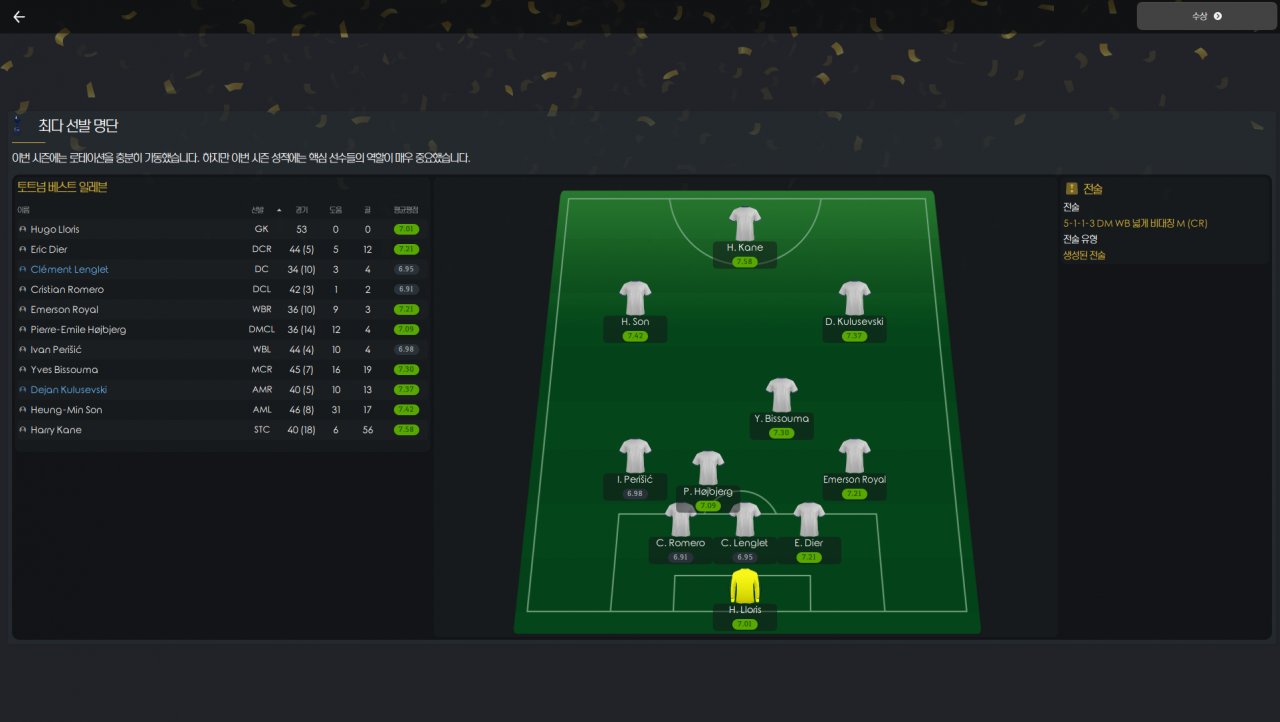Open the 5-1-1-3 DM WB tactic link
The width and height of the screenshot is (1280, 722).
(x=1134, y=223)
